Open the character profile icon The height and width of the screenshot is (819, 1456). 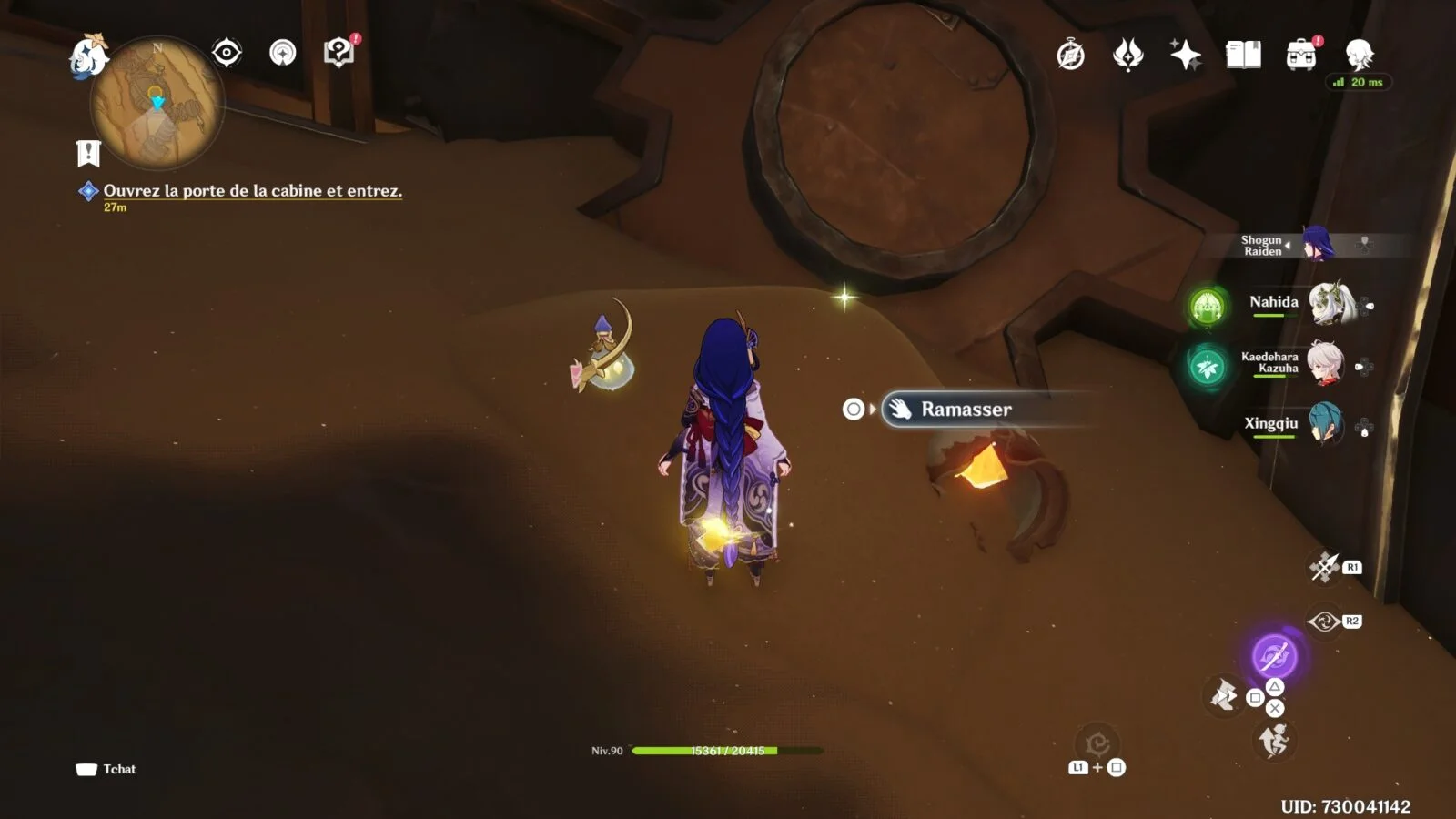pos(1359,55)
